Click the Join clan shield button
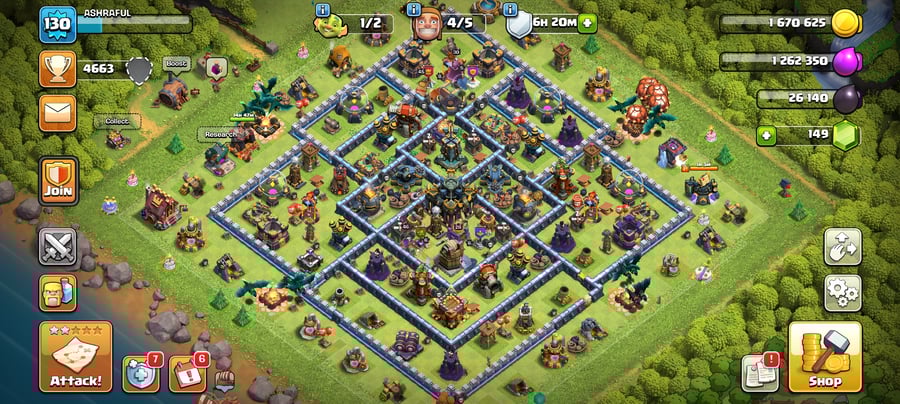The image size is (900, 404). 57,180
